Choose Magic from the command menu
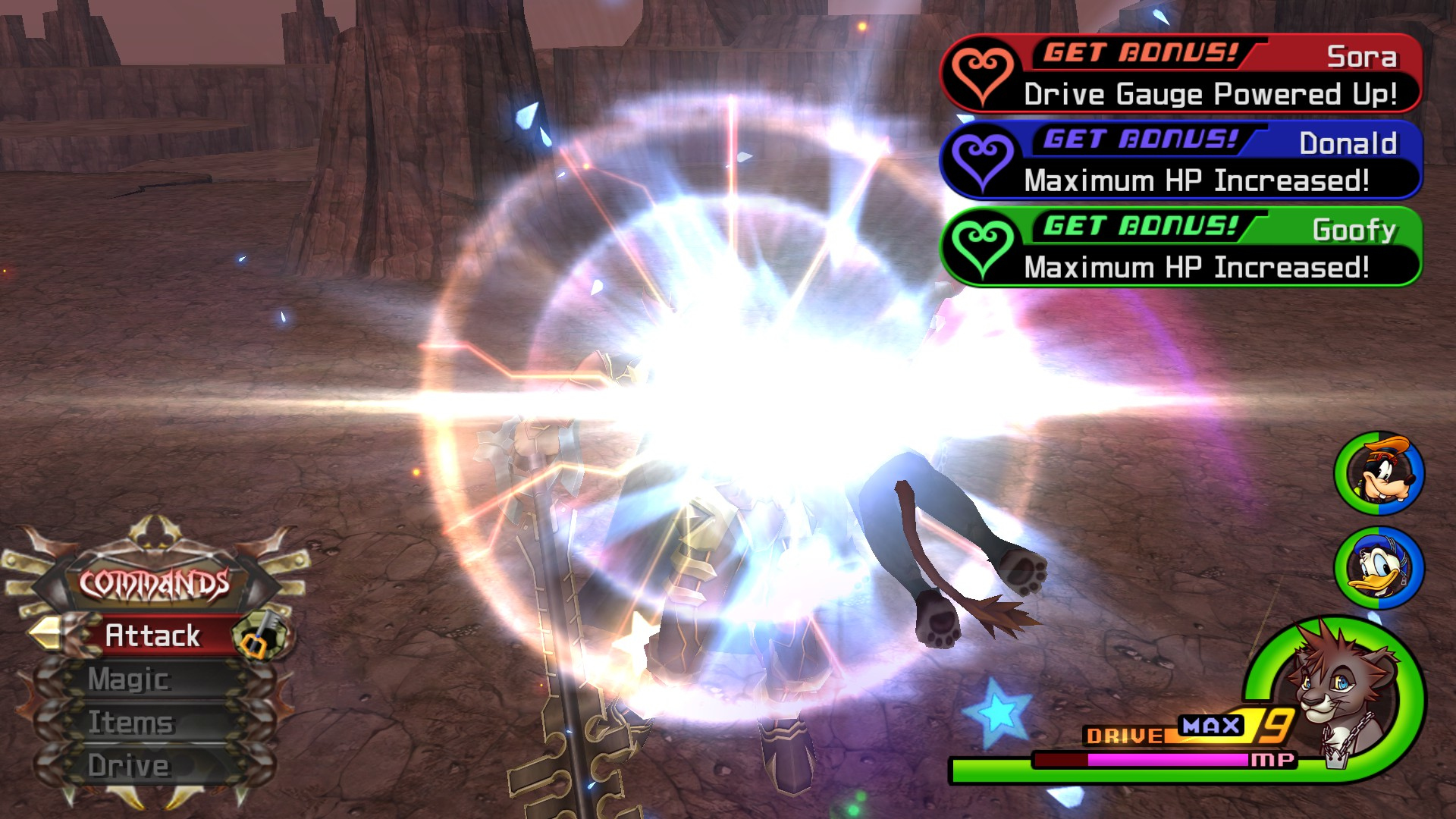 129,679
